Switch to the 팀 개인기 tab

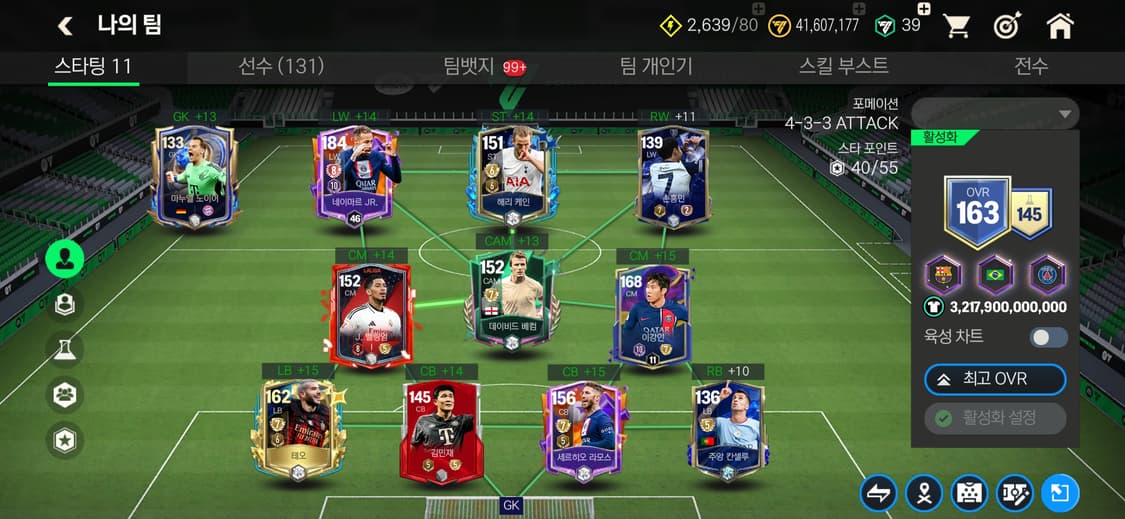click(656, 67)
